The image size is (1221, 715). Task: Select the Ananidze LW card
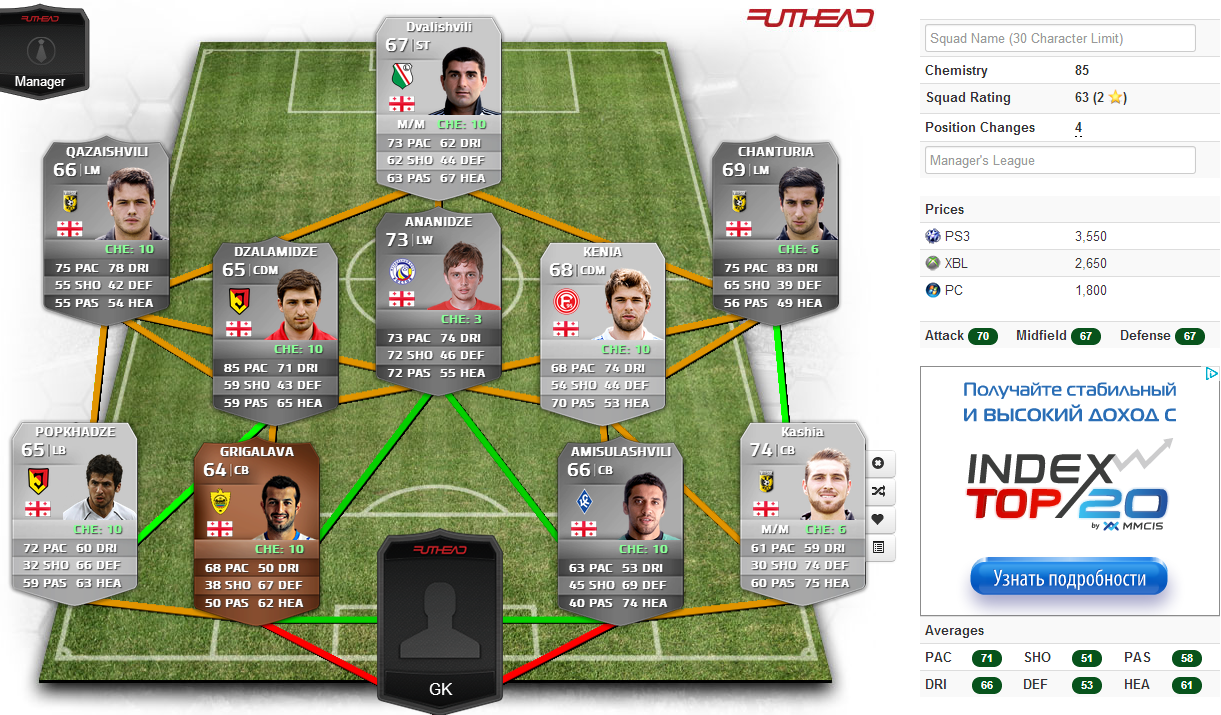[437, 300]
